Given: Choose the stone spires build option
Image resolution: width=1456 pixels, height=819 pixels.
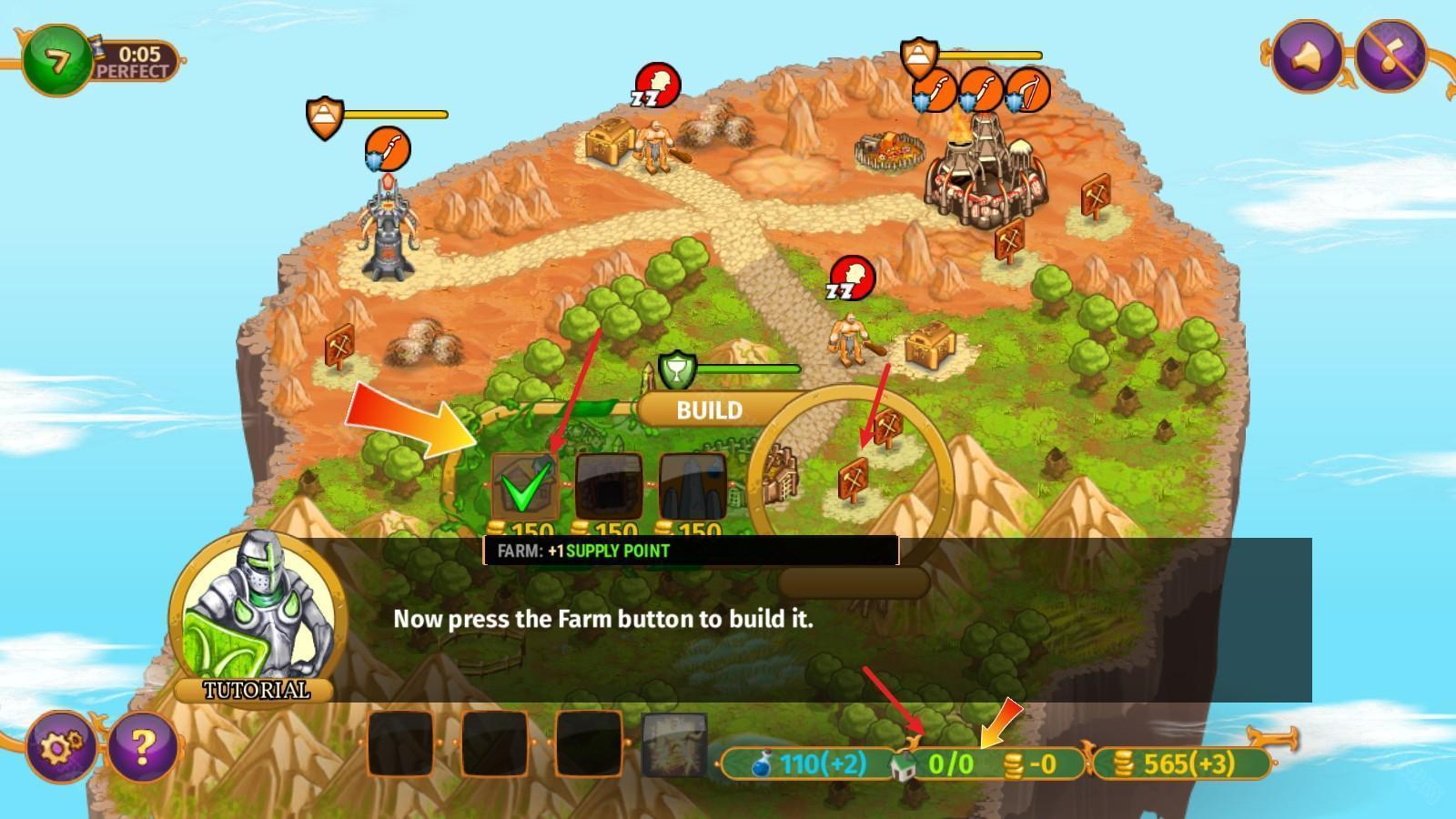Looking at the screenshot, I should [692, 486].
